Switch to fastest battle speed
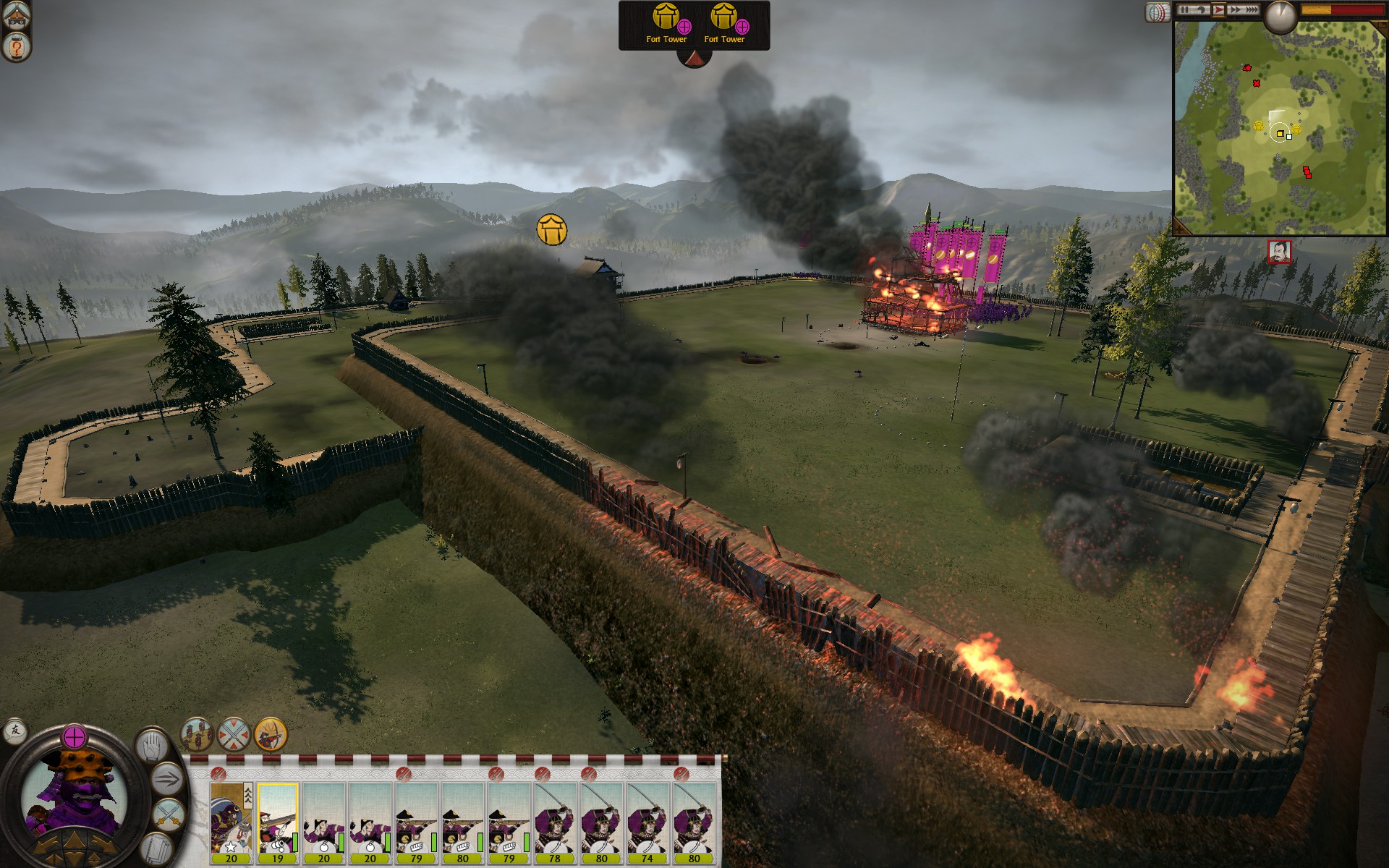1389x868 pixels. click(1251, 10)
